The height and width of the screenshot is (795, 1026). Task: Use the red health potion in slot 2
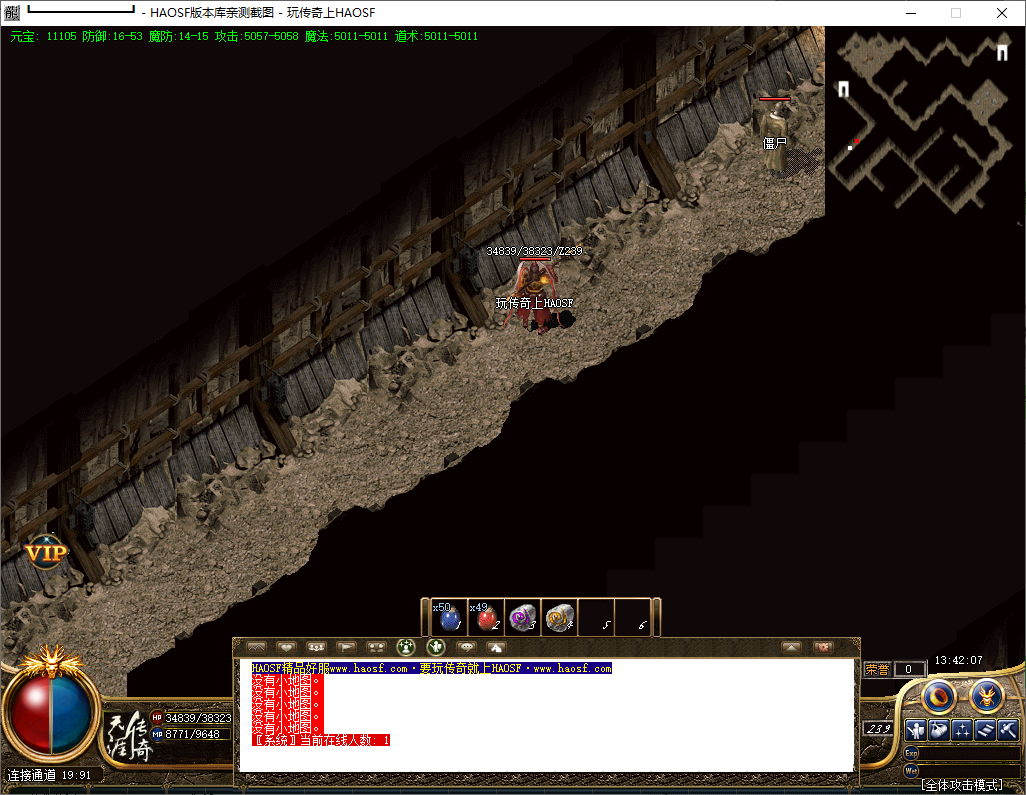coord(486,618)
